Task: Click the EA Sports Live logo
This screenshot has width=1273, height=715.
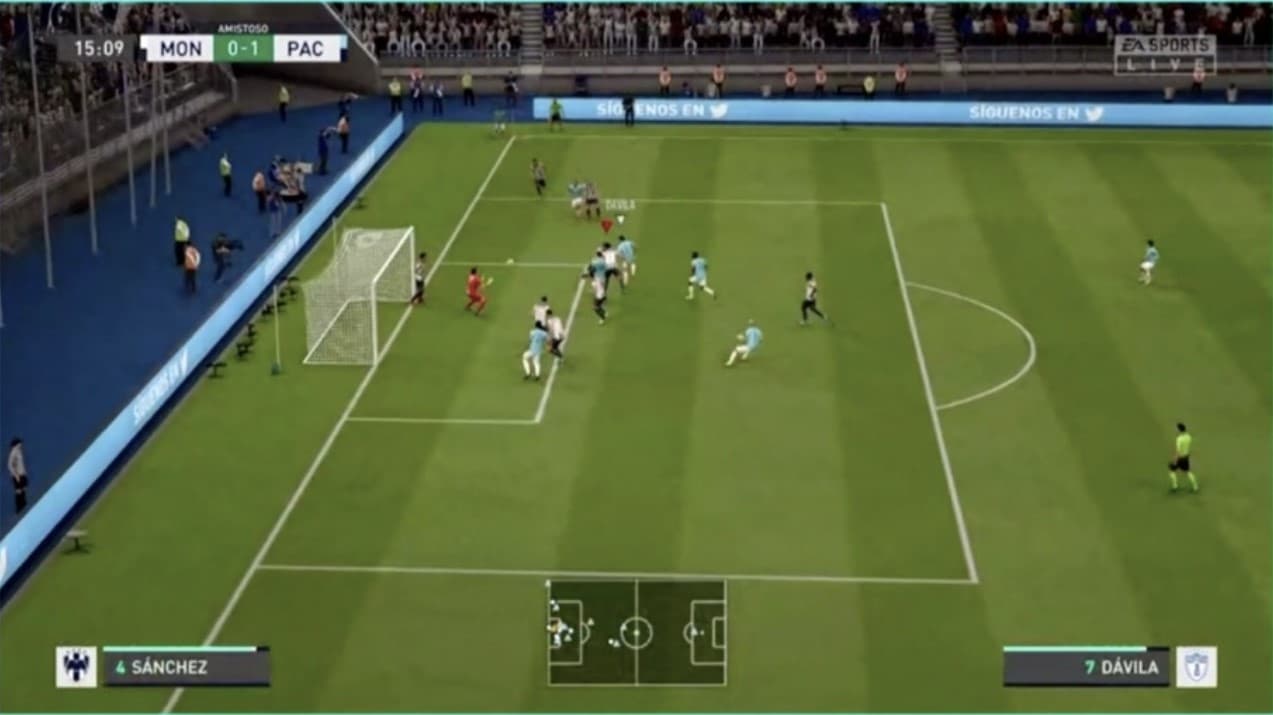Action: 1165,55
